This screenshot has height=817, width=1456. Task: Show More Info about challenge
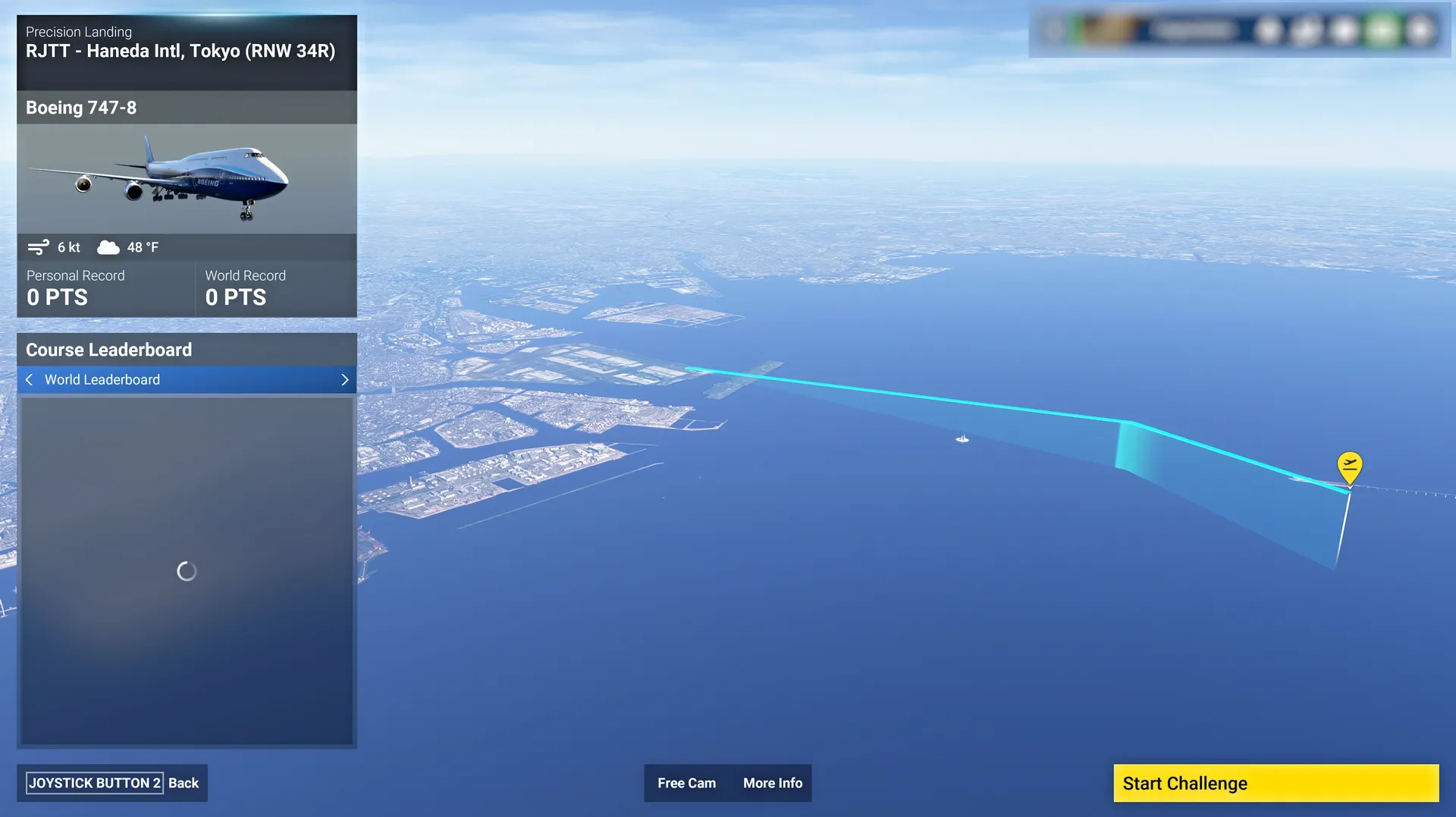(x=772, y=783)
